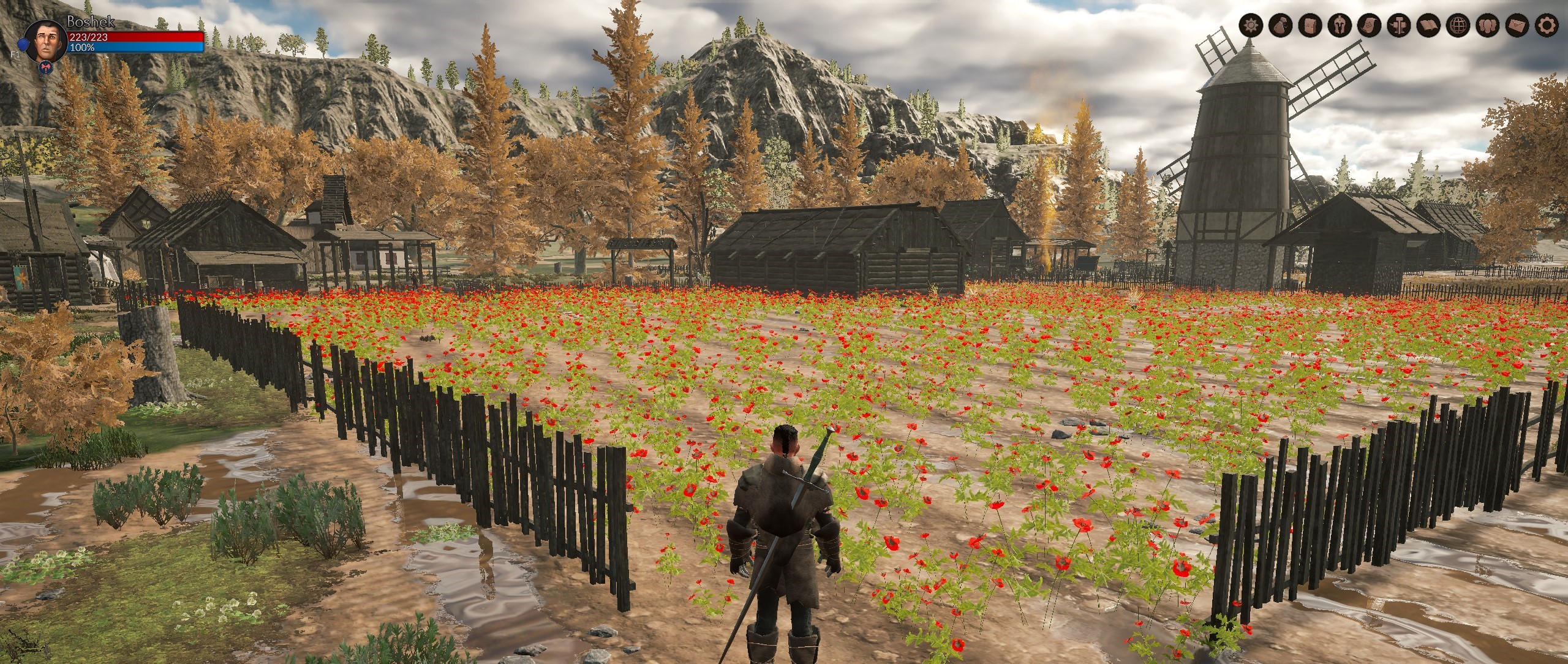Screen dimensions: 1568x664
Task: Open the coin pouch menu
Action: tap(1280, 42)
